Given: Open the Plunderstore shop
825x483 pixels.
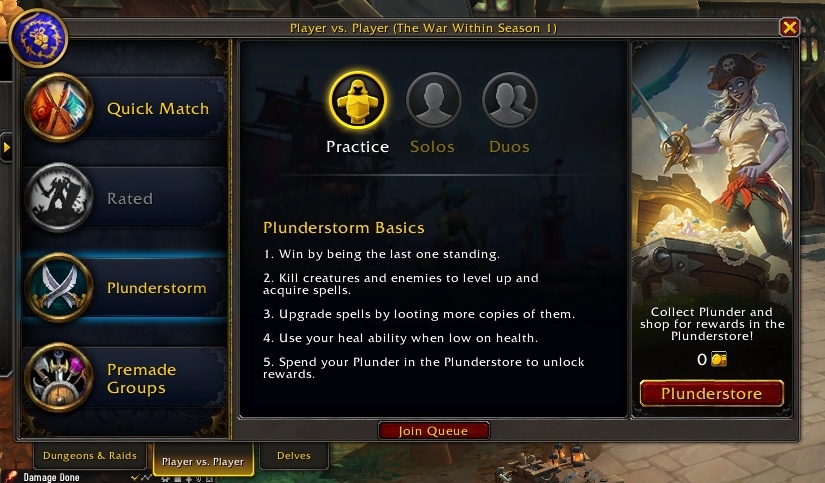Looking at the screenshot, I should point(711,393).
